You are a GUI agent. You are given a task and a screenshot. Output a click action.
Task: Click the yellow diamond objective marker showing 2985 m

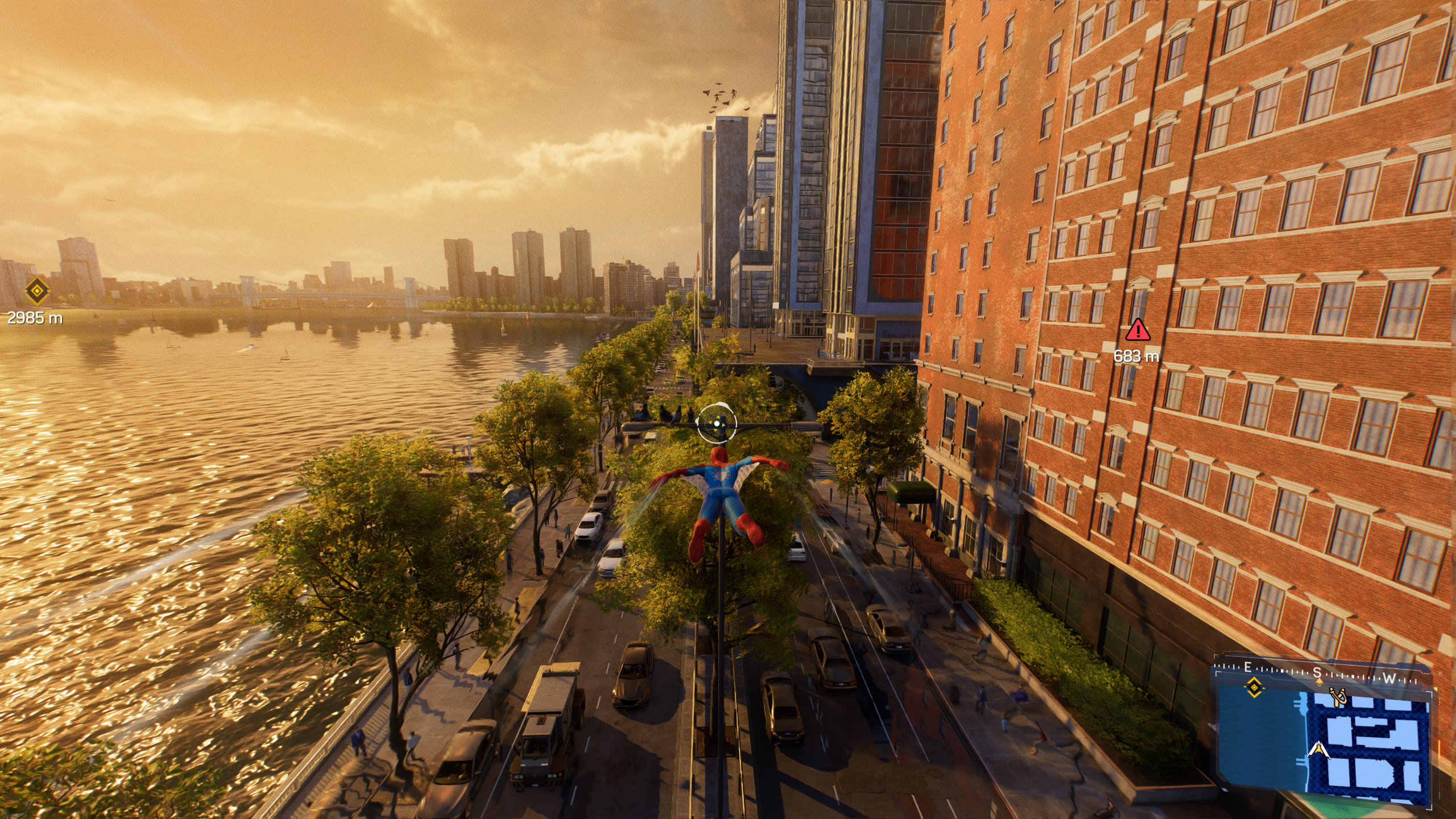38,292
